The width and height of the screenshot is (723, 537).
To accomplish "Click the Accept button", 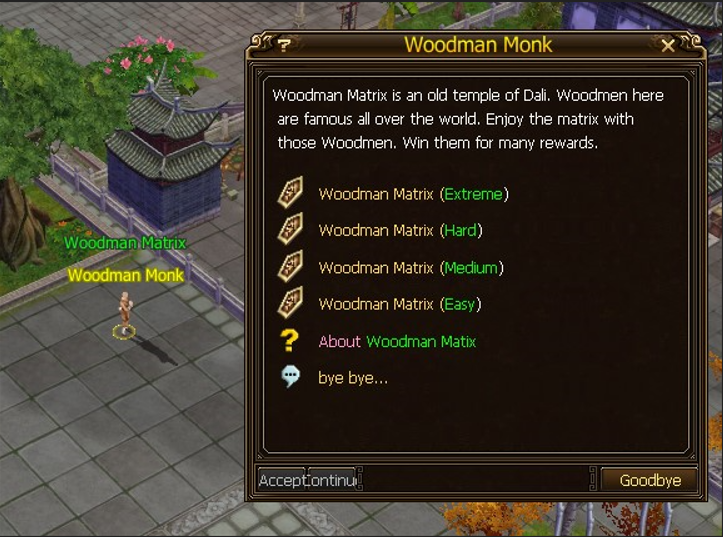I will [x=281, y=480].
